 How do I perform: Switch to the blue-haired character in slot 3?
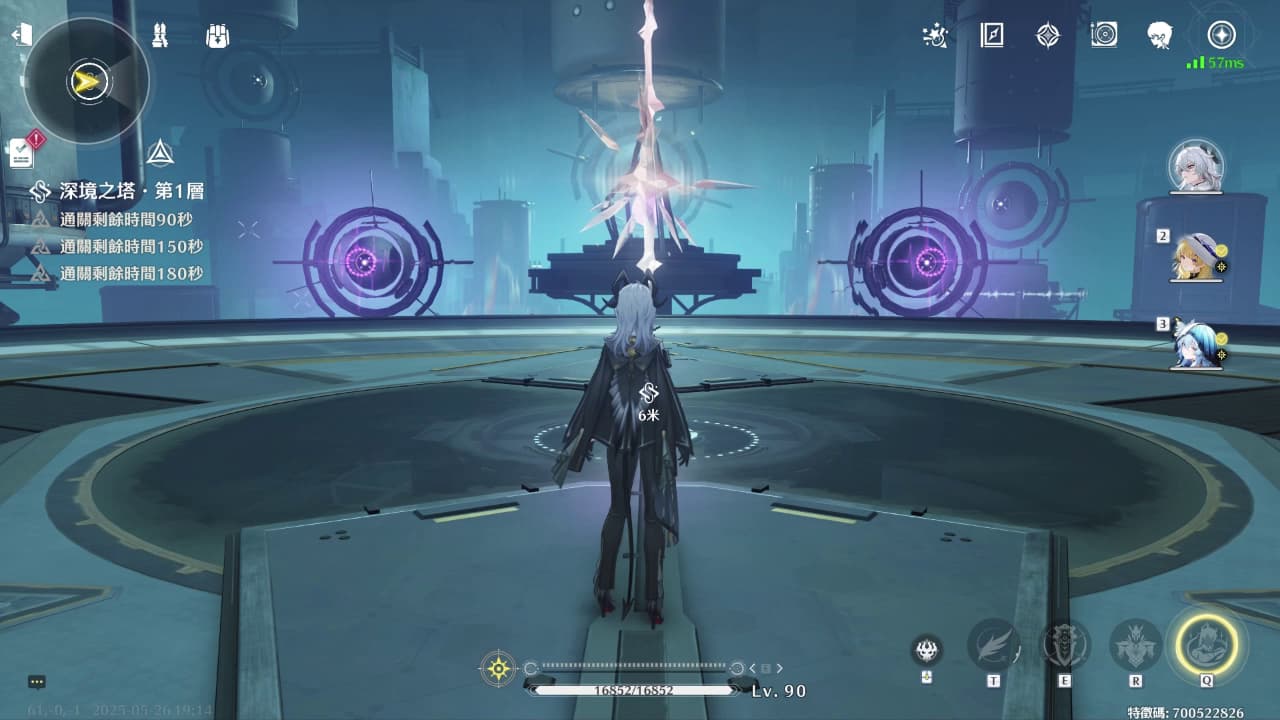coord(1196,344)
